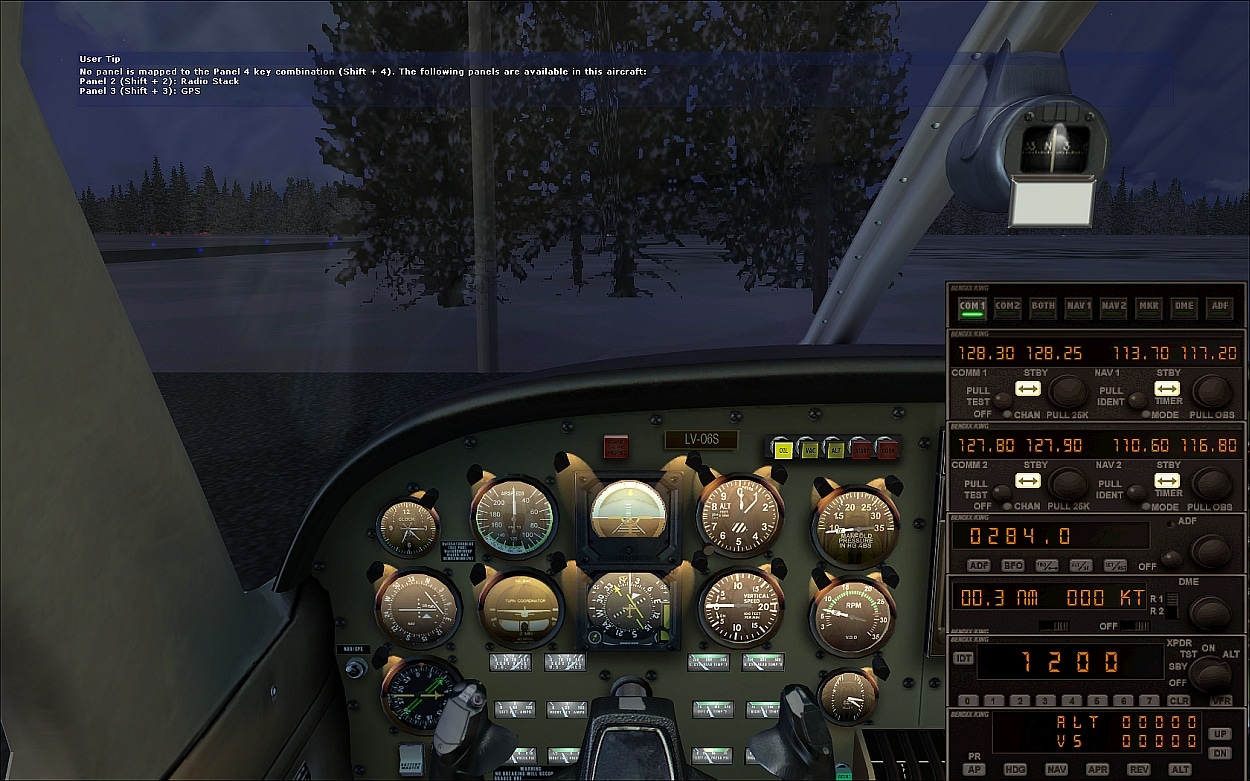
Task: Select the COM 1 audio panel button
Action: tap(972, 307)
